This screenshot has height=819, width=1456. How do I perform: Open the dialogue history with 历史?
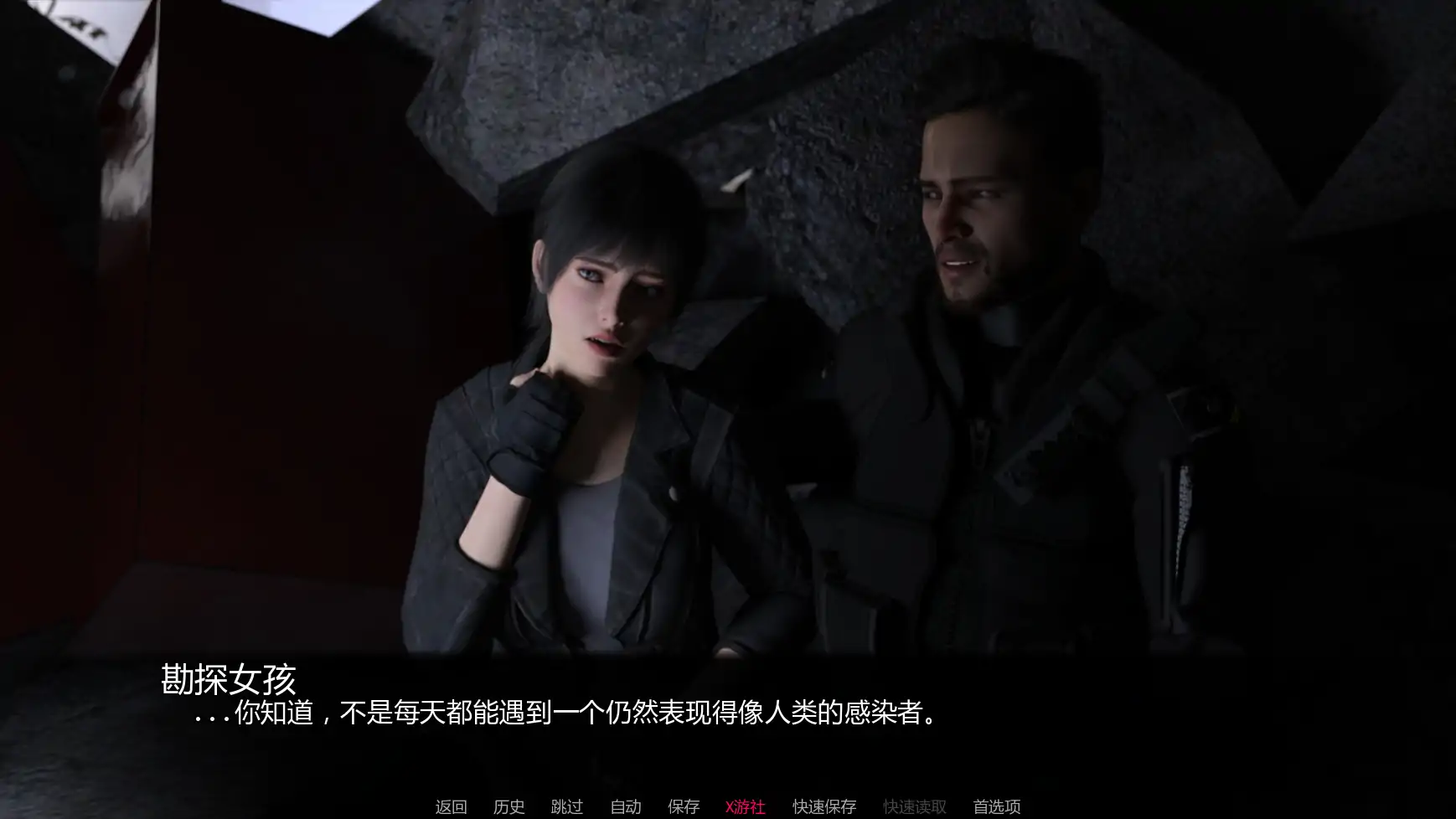pyautogui.click(x=509, y=806)
